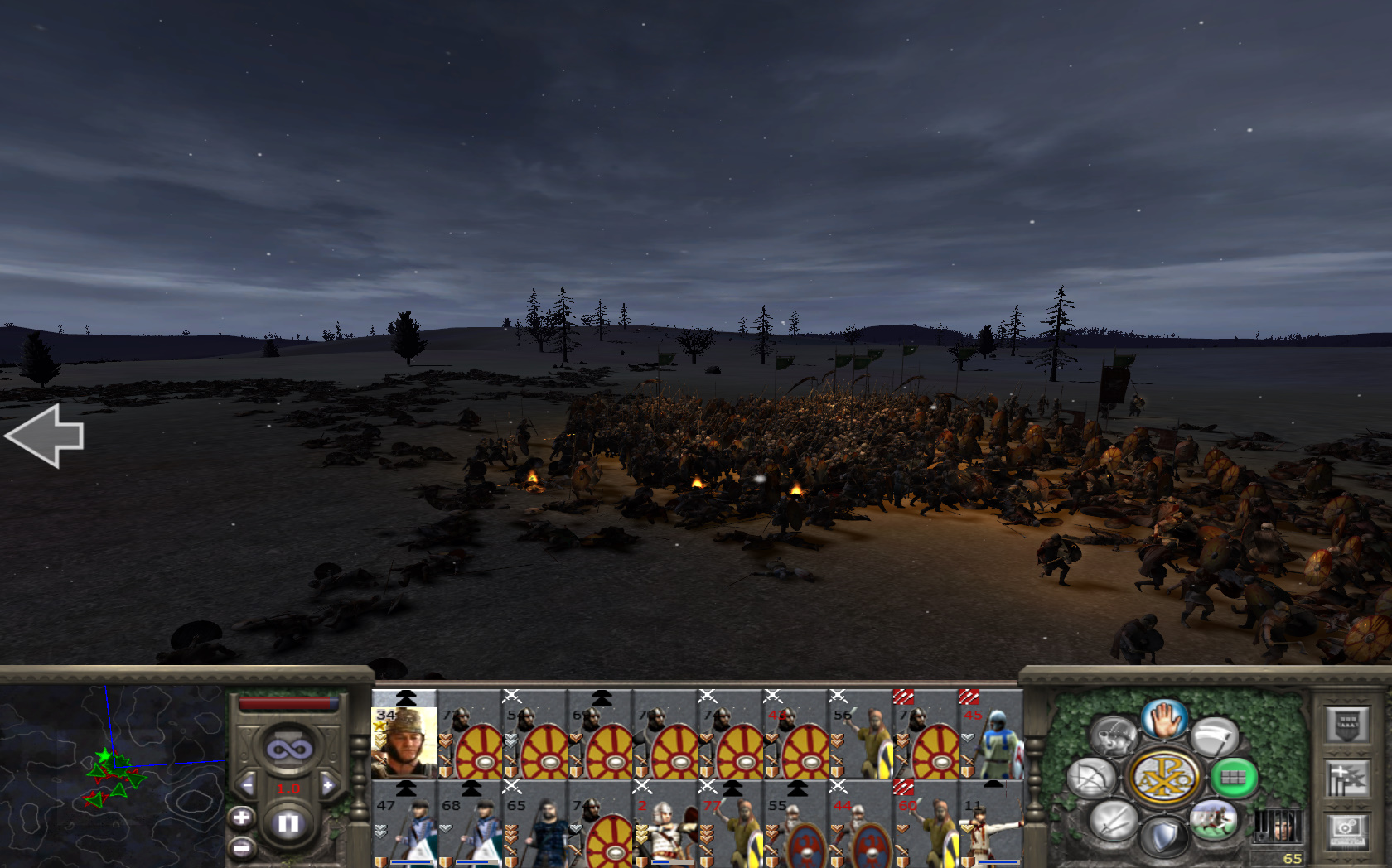
Task: Toggle the green group formation button
Action: 1232,778
